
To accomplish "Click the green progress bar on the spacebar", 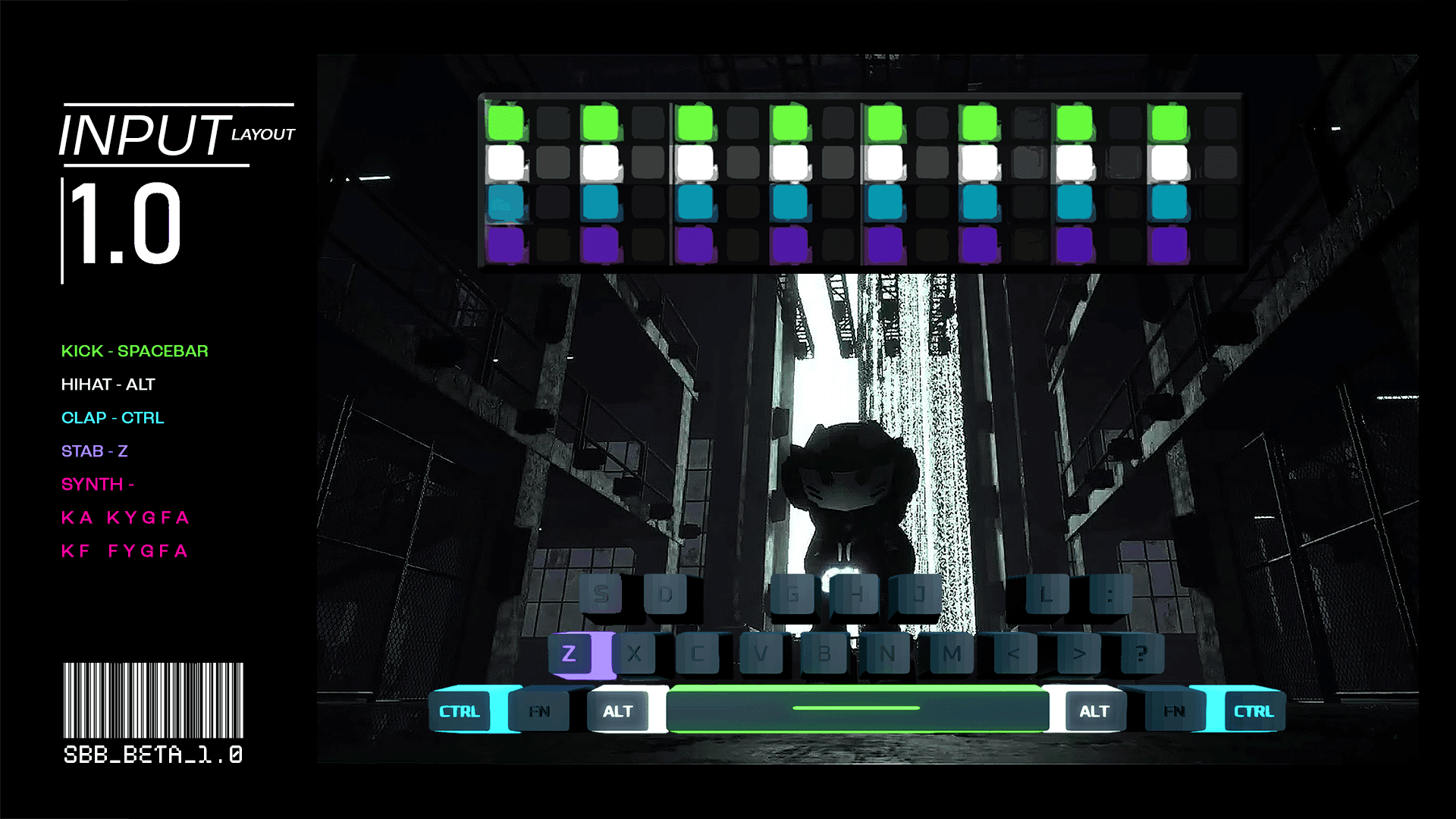I will click(x=856, y=707).
